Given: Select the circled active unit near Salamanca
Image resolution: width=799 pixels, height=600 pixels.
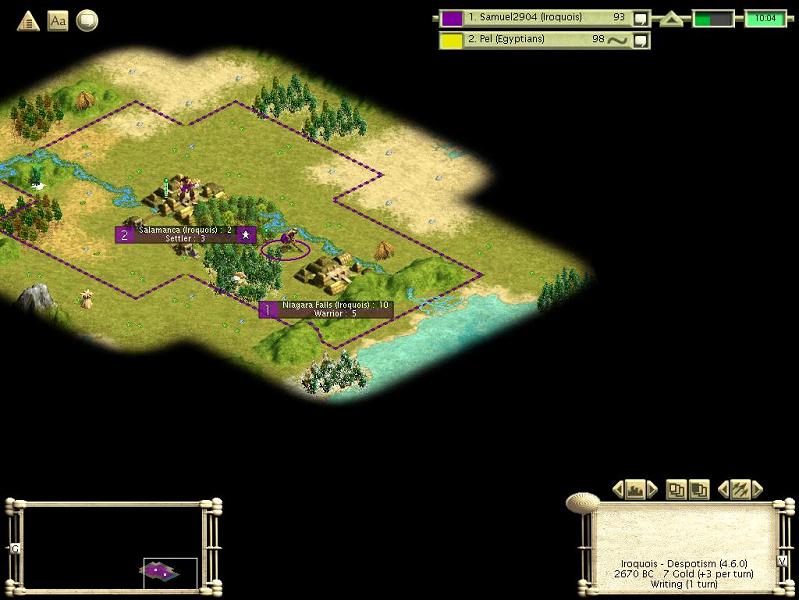Looking at the screenshot, I should click(287, 243).
